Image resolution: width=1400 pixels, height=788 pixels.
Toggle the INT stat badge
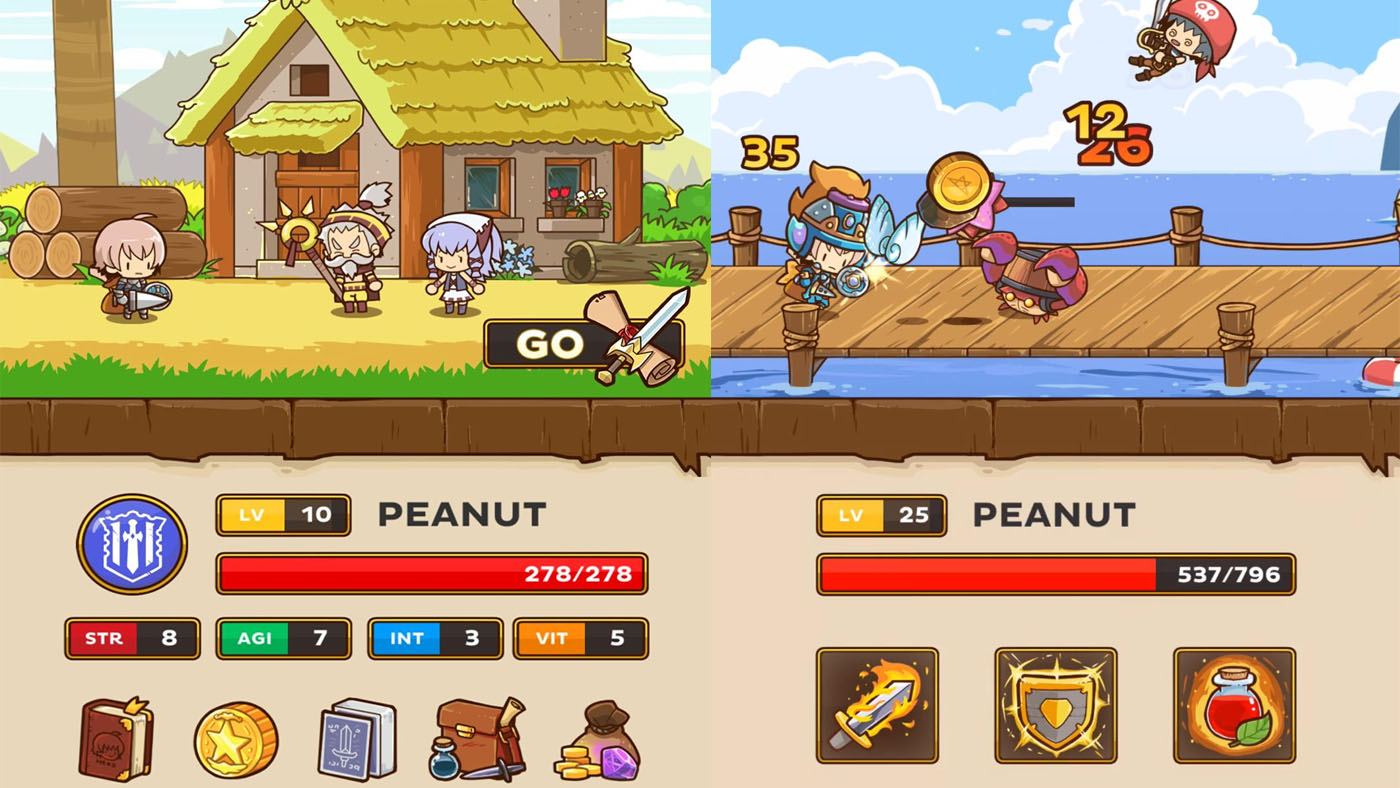(x=435, y=638)
